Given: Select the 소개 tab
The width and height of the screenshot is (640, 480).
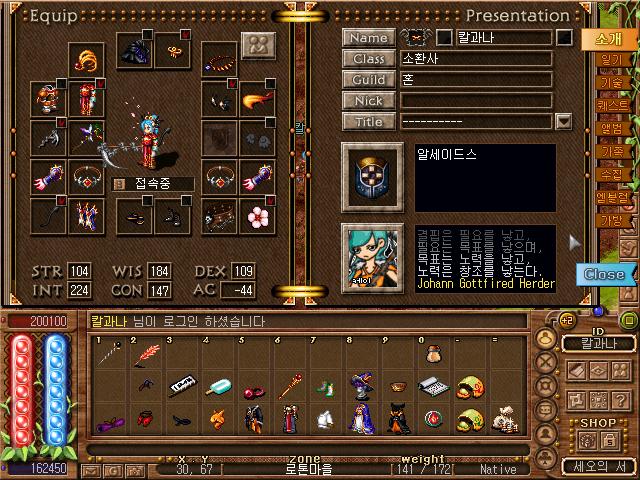Looking at the screenshot, I should (x=608, y=39).
